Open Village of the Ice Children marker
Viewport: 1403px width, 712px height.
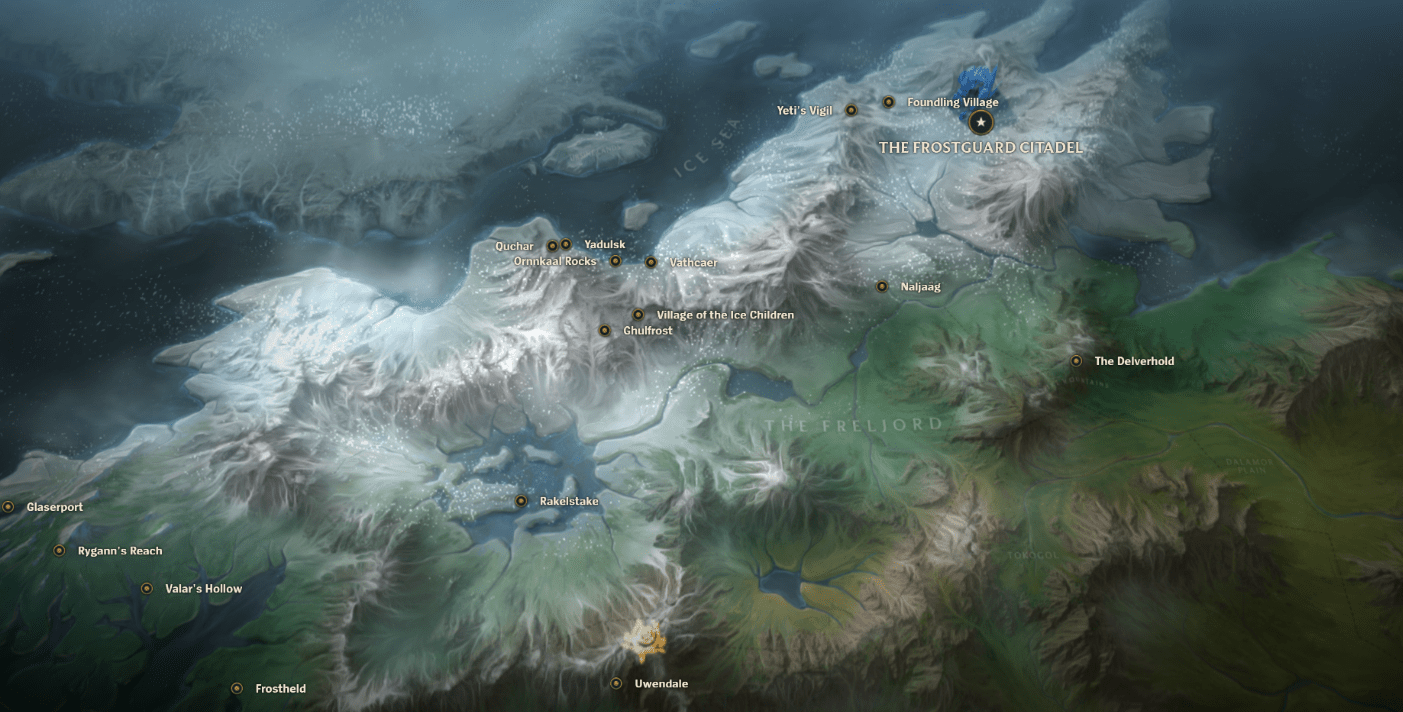[x=638, y=315]
